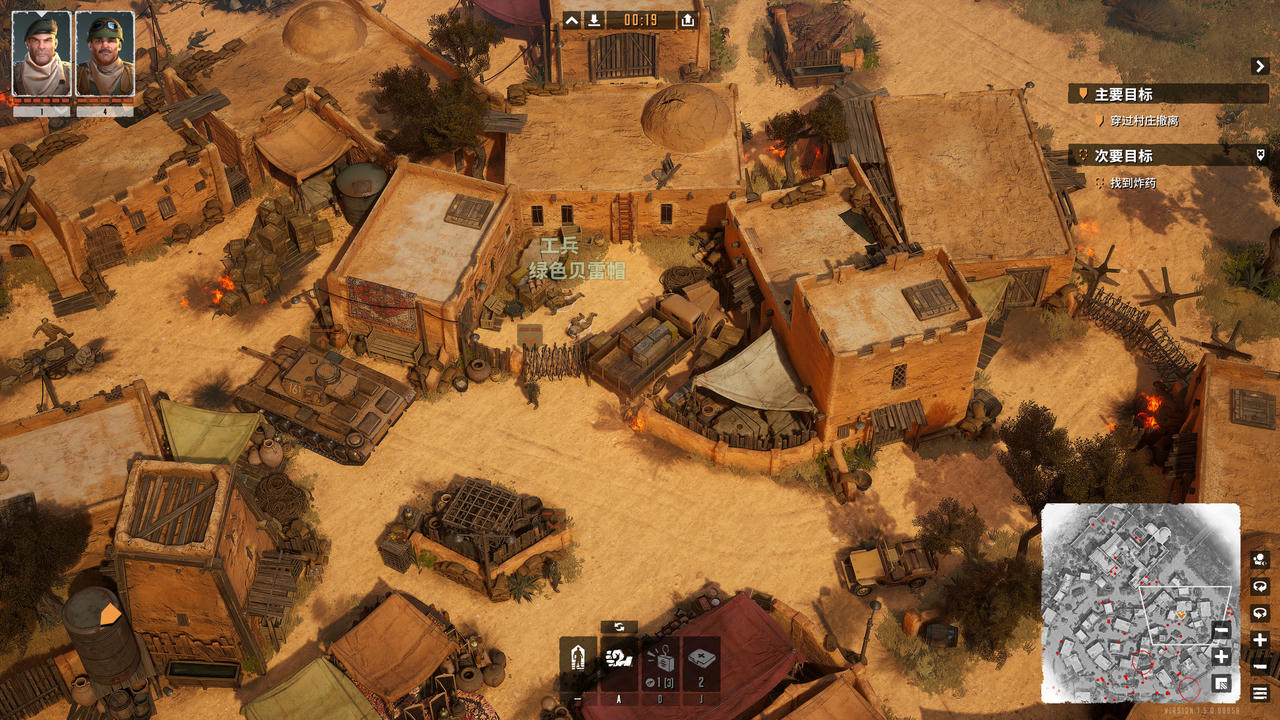Select the goggles-wearing soldier portrait
1280x720 pixels.
pyautogui.click(x=104, y=54)
